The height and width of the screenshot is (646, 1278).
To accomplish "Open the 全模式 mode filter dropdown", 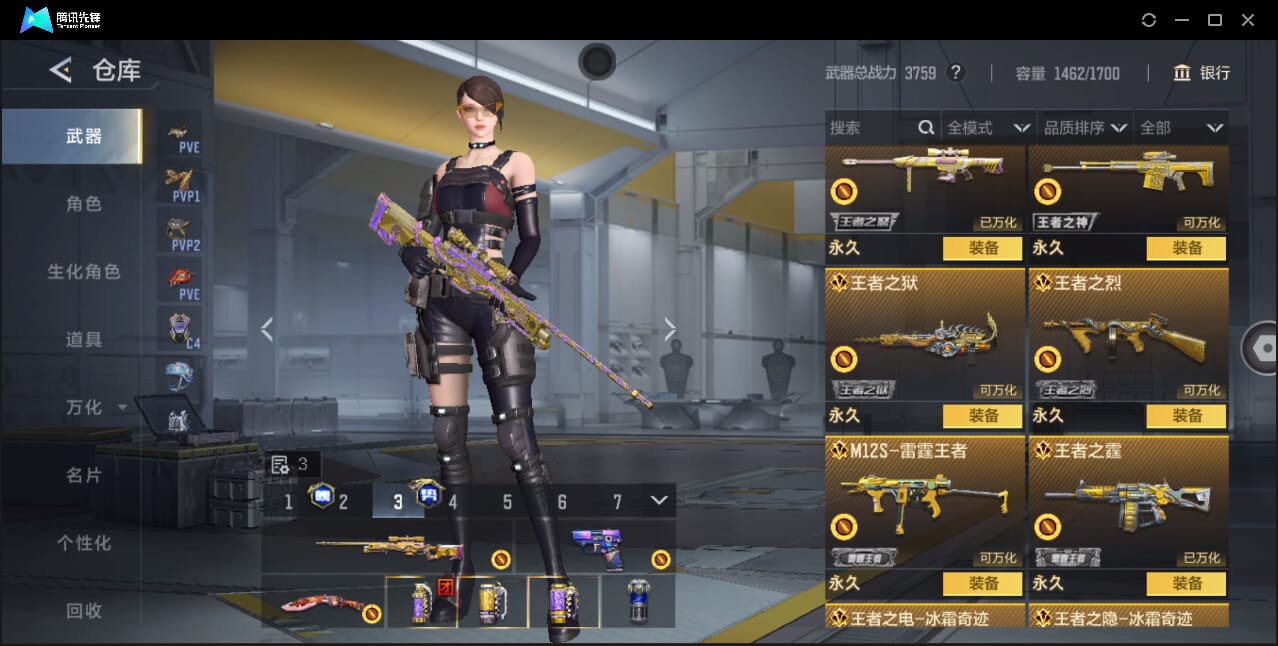I will tap(988, 128).
